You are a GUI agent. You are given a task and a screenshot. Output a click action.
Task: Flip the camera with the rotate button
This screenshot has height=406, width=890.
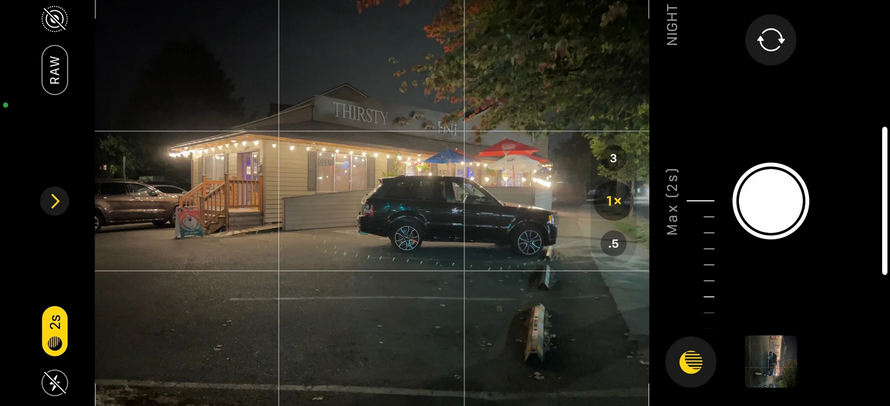click(x=771, y=40)
